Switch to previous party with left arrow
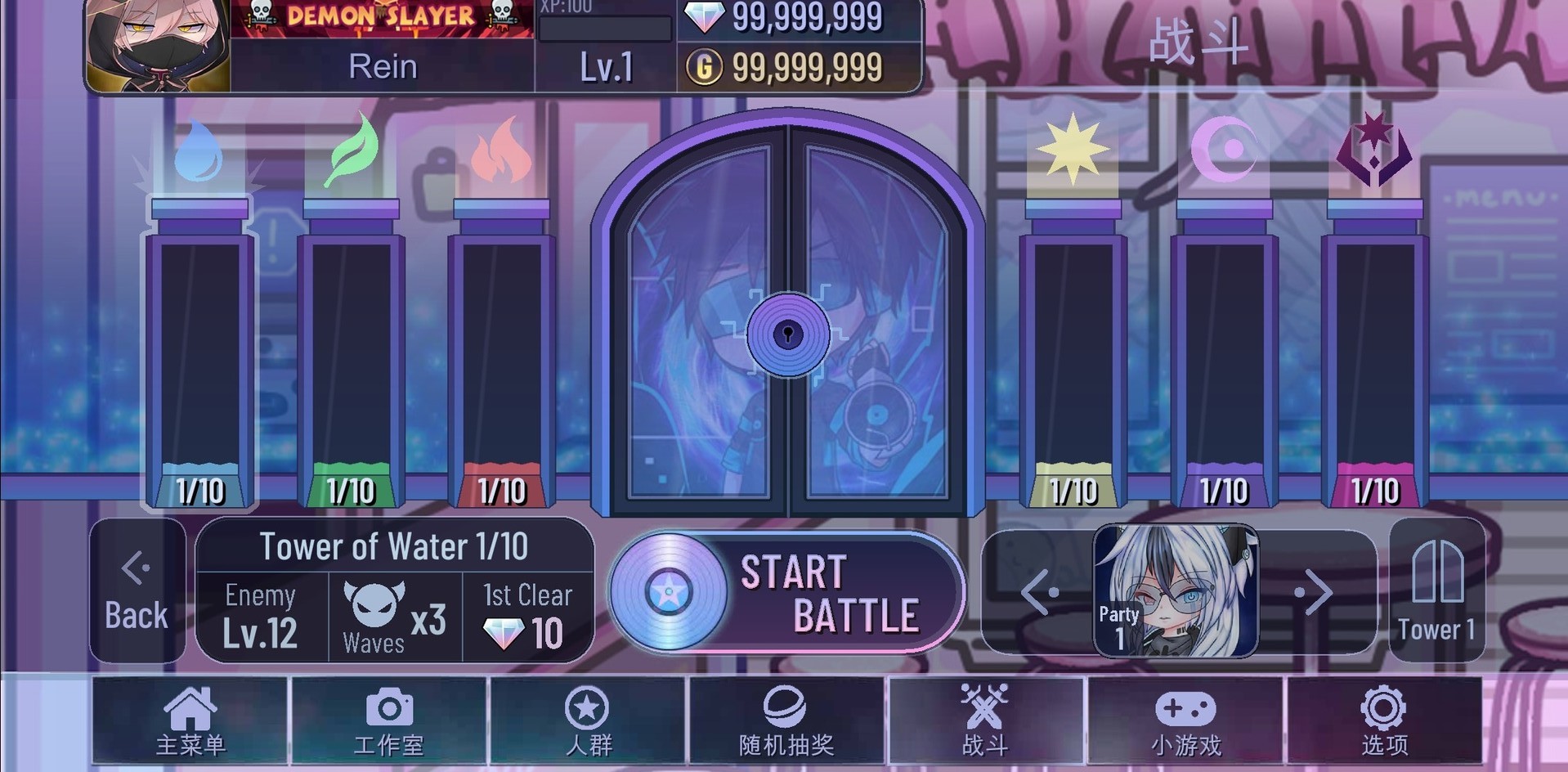Image resolution: width=1568 pixels, height=772 pixels. [x=1038, y=591]
